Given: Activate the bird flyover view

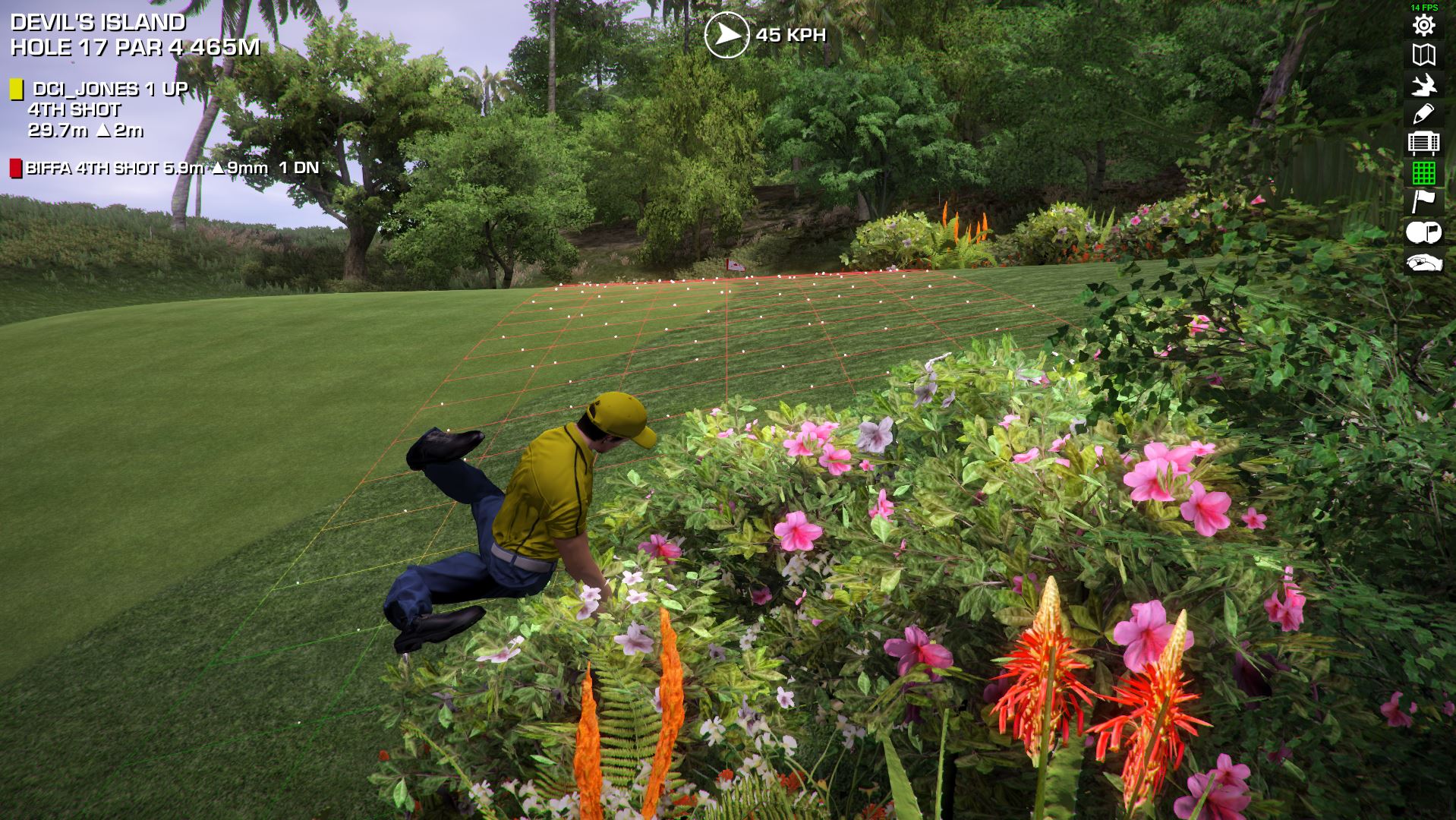Looking at the screenshot, I should pyautogui.click(x=1423, y=84).
